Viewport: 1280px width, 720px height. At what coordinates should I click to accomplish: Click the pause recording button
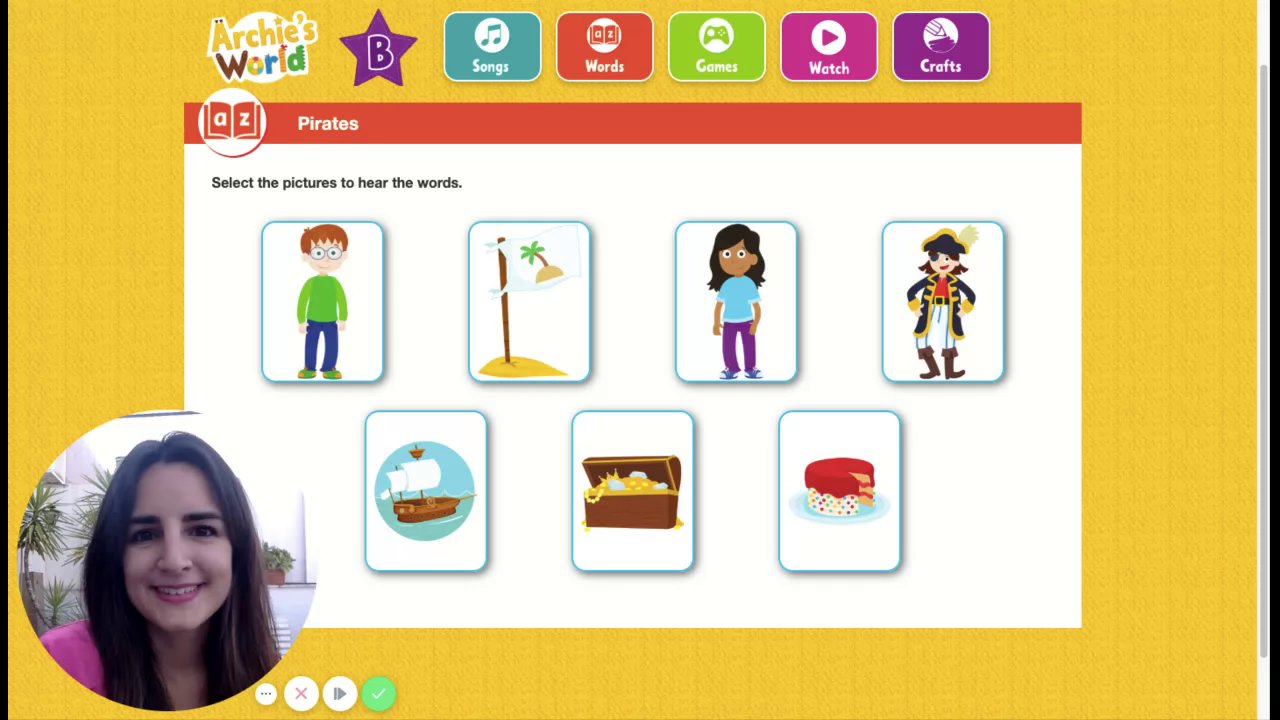[340, 693]
